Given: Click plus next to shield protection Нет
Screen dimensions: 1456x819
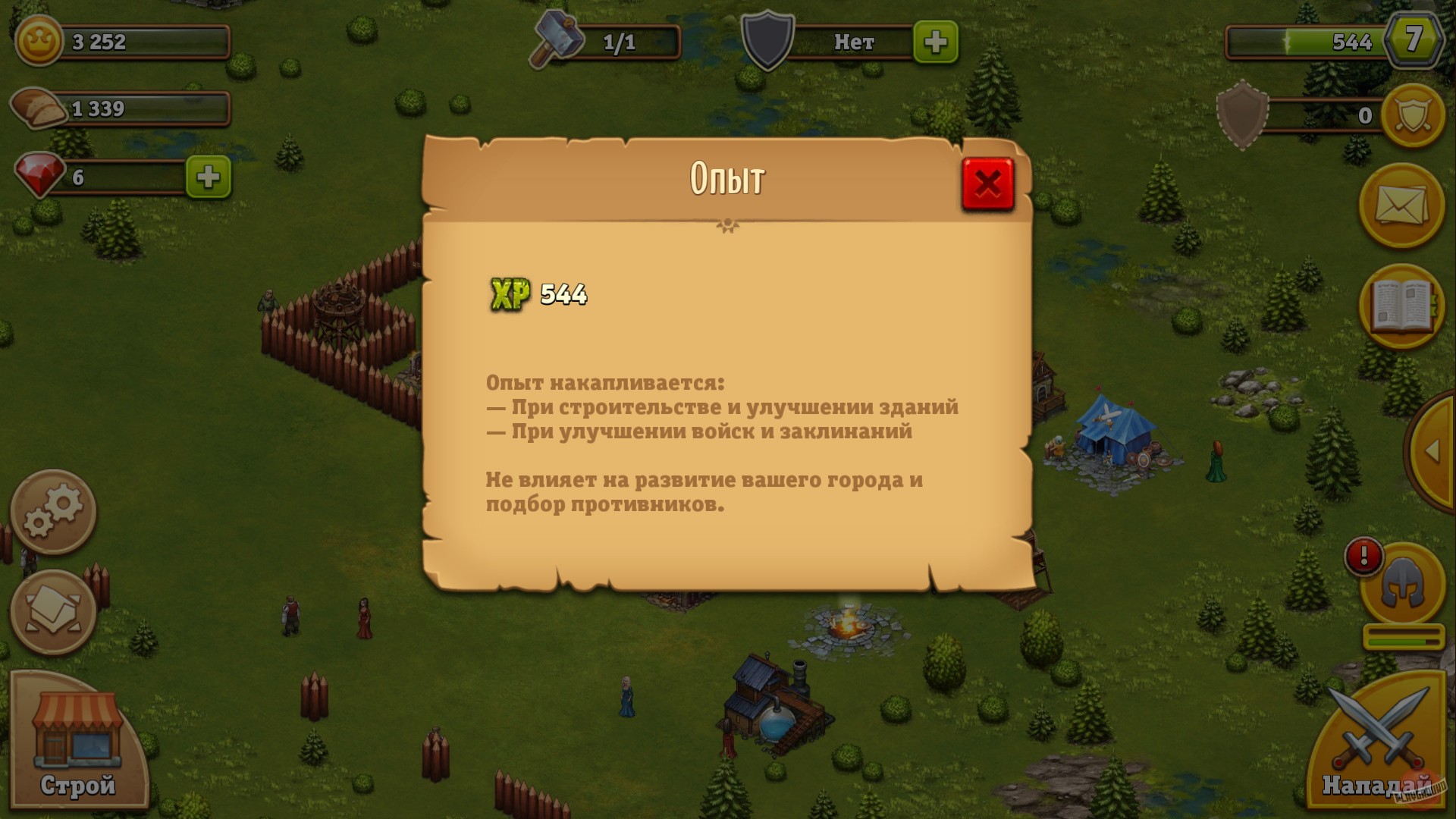Looking at the screenshot, I should (x=937, y=43).
